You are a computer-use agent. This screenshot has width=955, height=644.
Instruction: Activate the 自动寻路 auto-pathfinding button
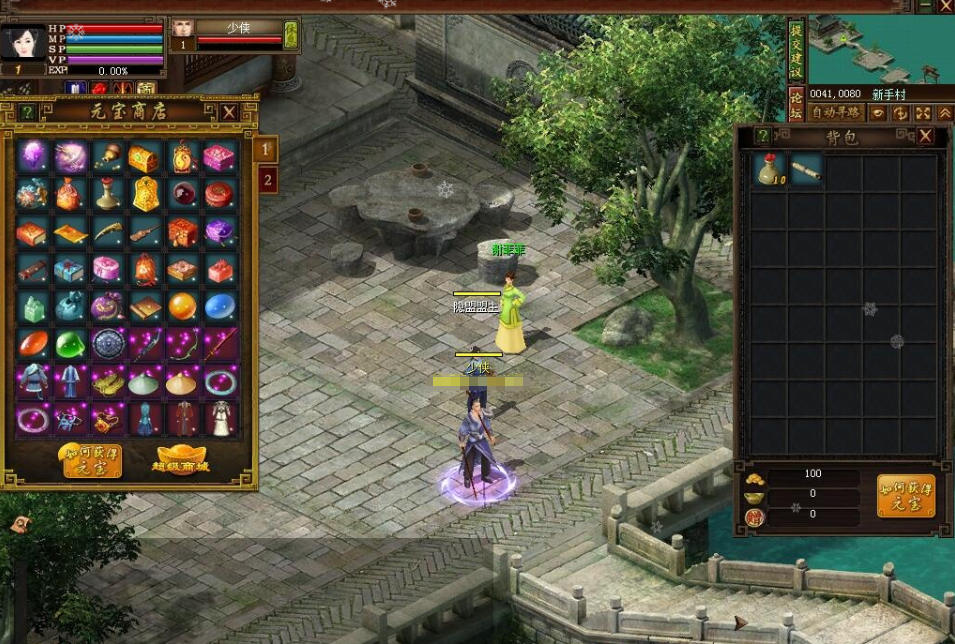(835, 113)
